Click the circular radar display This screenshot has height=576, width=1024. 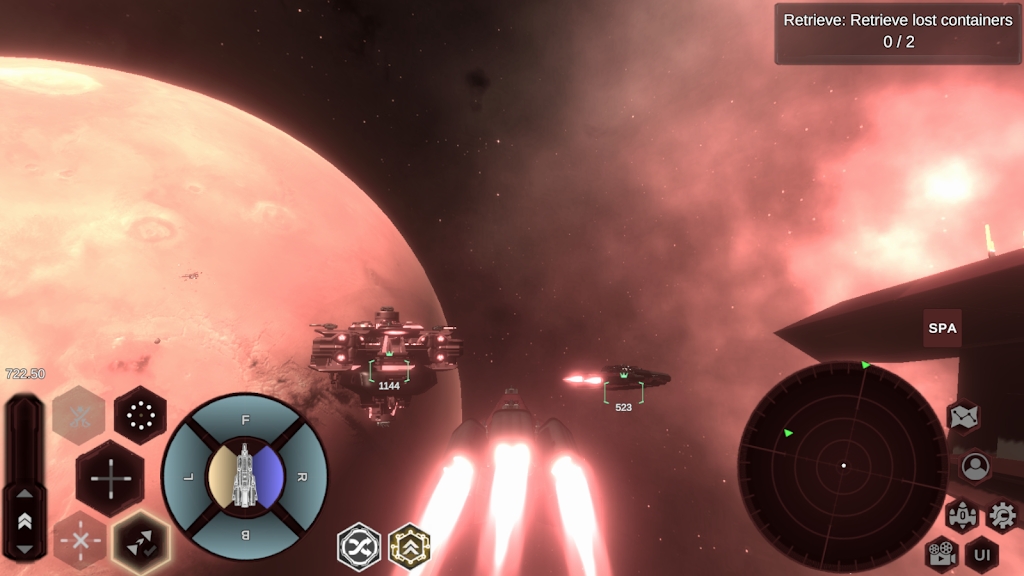click(843, 465)
